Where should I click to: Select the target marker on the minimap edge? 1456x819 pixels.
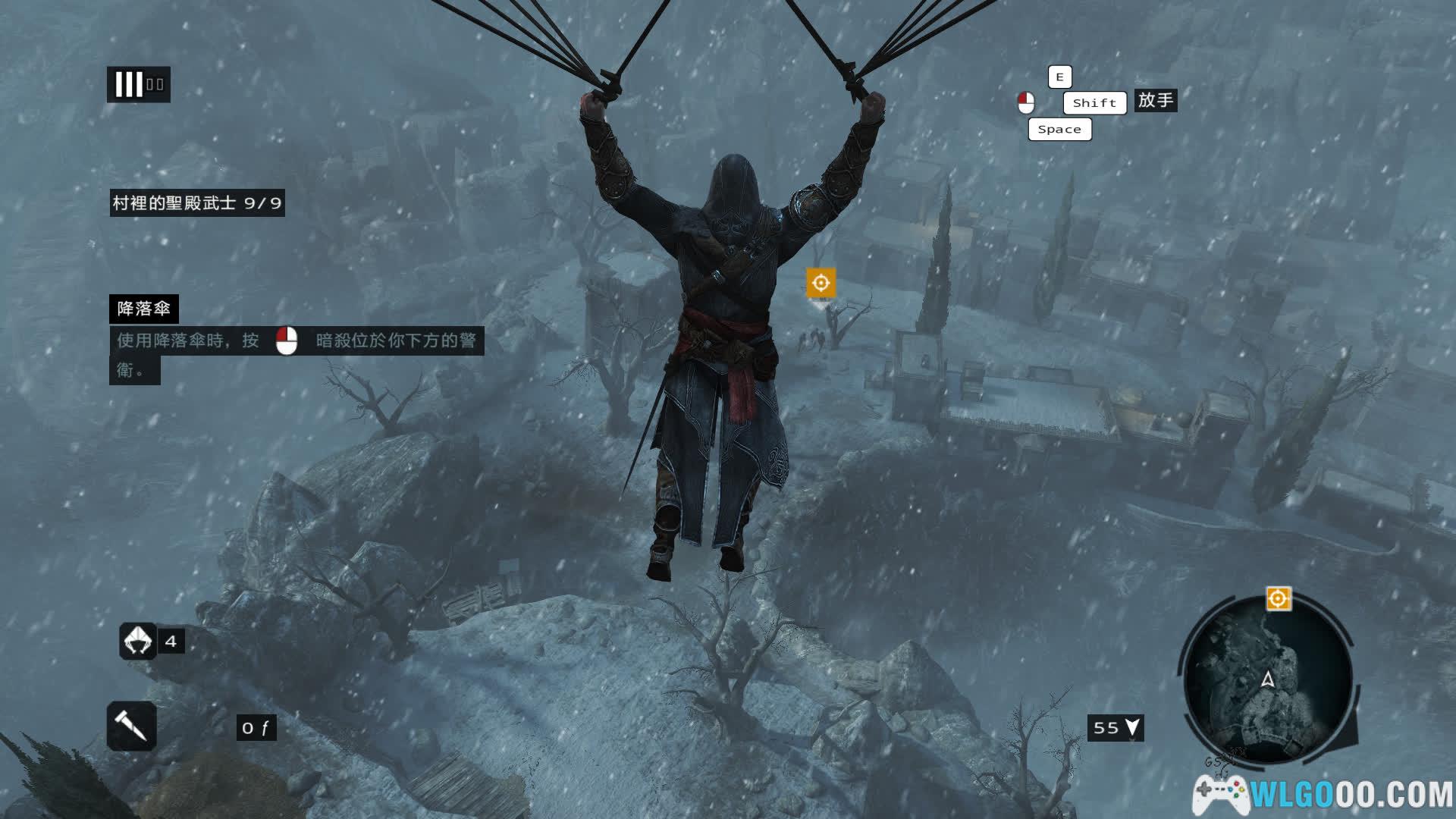[x=1278, y=598]
